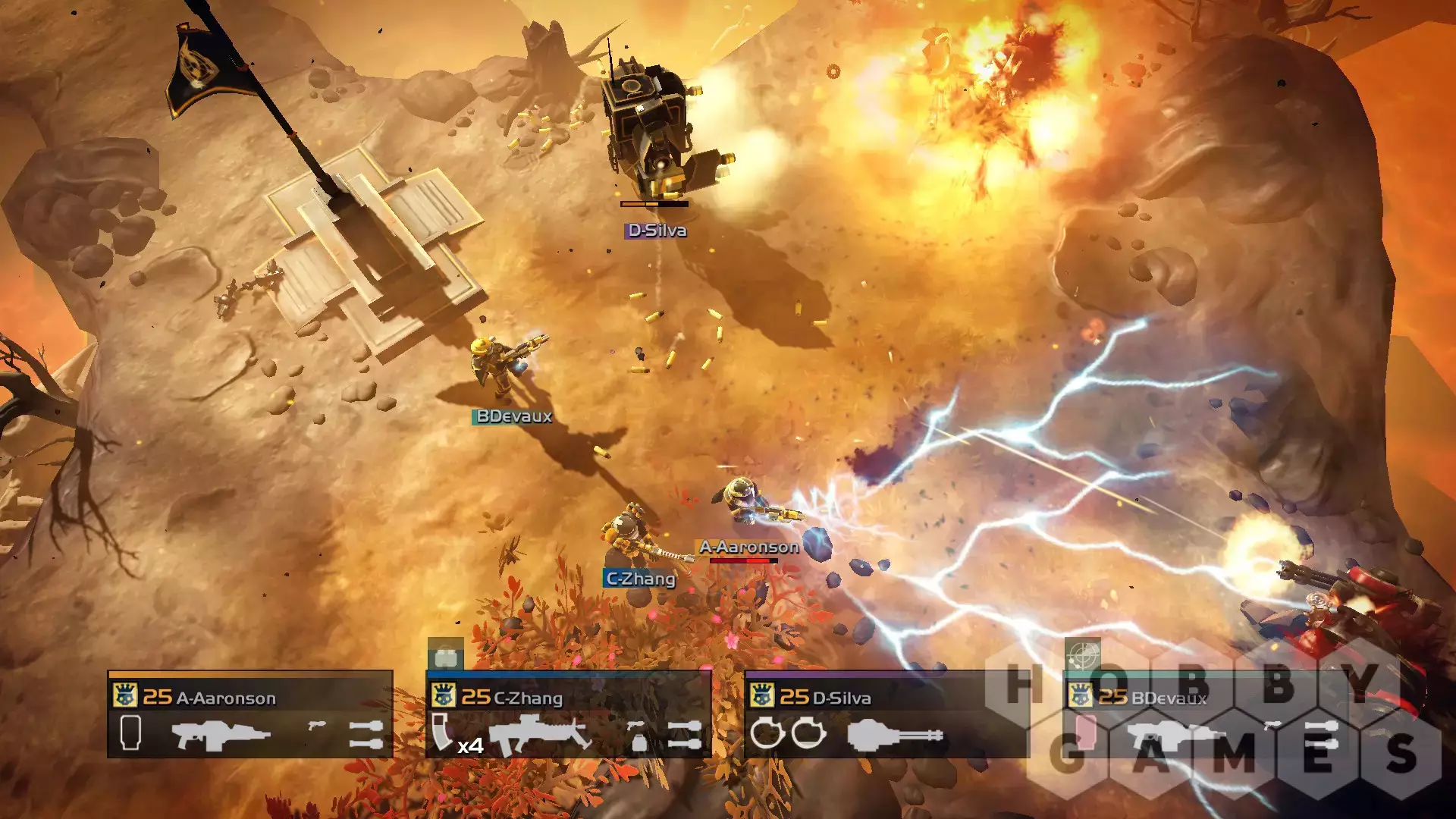Select D-Silva's minigun weapon icon
The height and width of the screenshot is (819, 1456).
coord(895,736)
